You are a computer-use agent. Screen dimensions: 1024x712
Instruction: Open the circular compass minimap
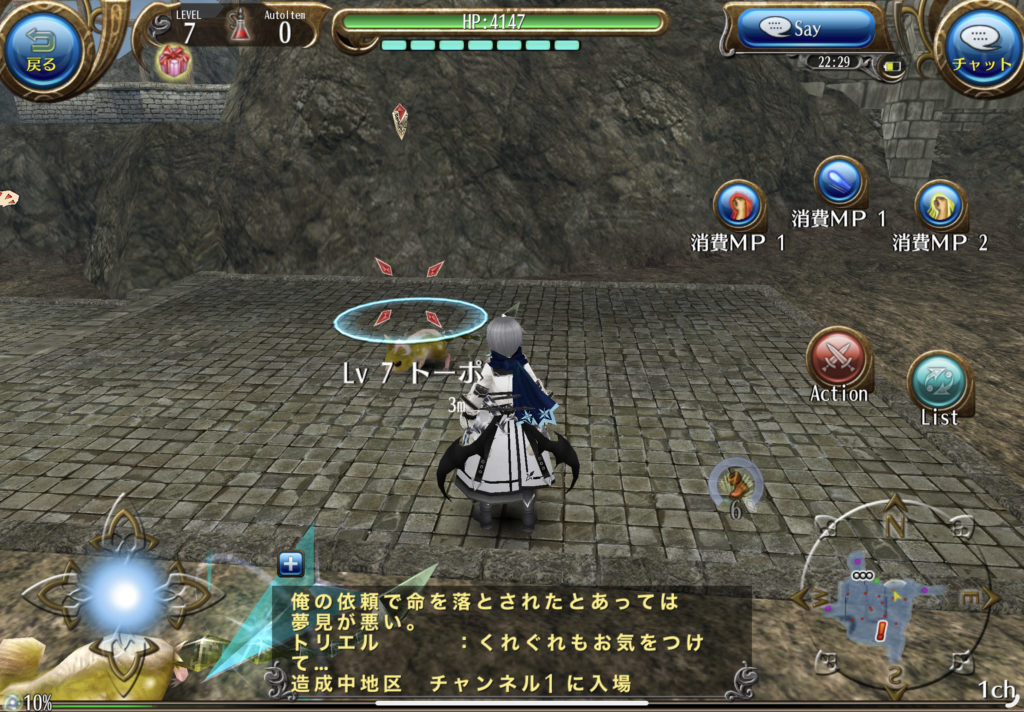point(893,602)
